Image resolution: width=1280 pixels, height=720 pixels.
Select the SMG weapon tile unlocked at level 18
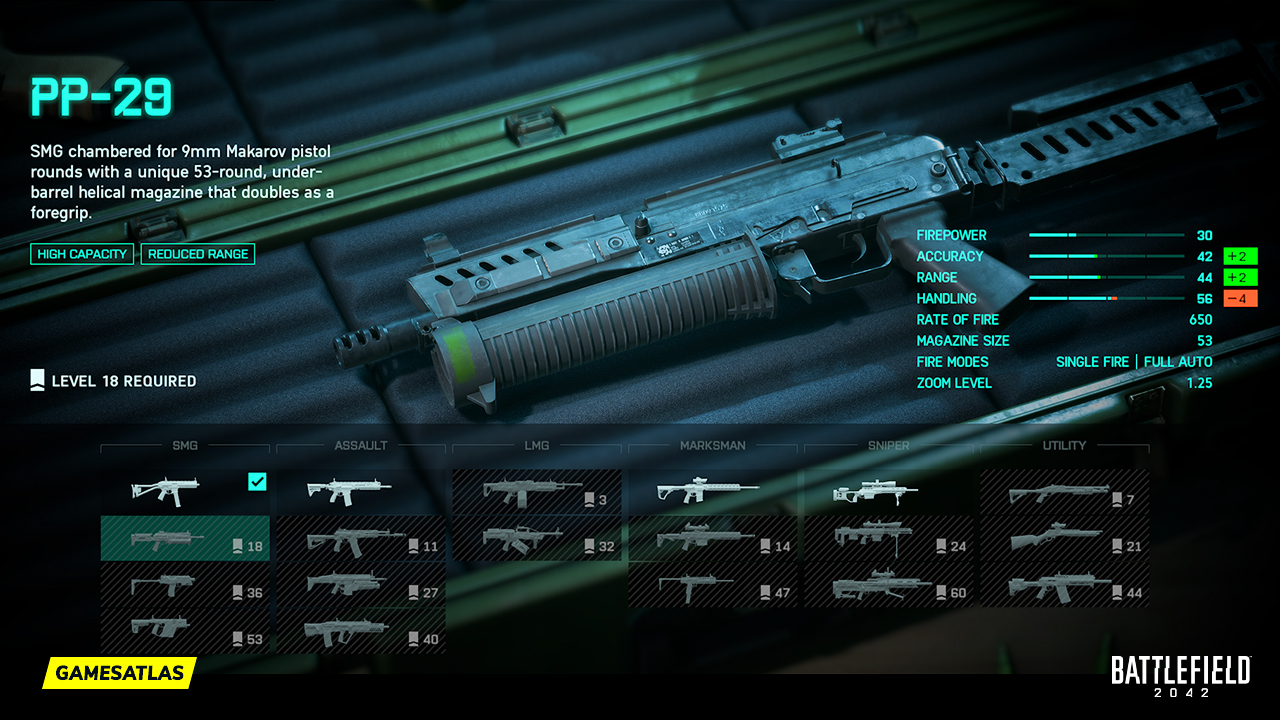[185, 539]
